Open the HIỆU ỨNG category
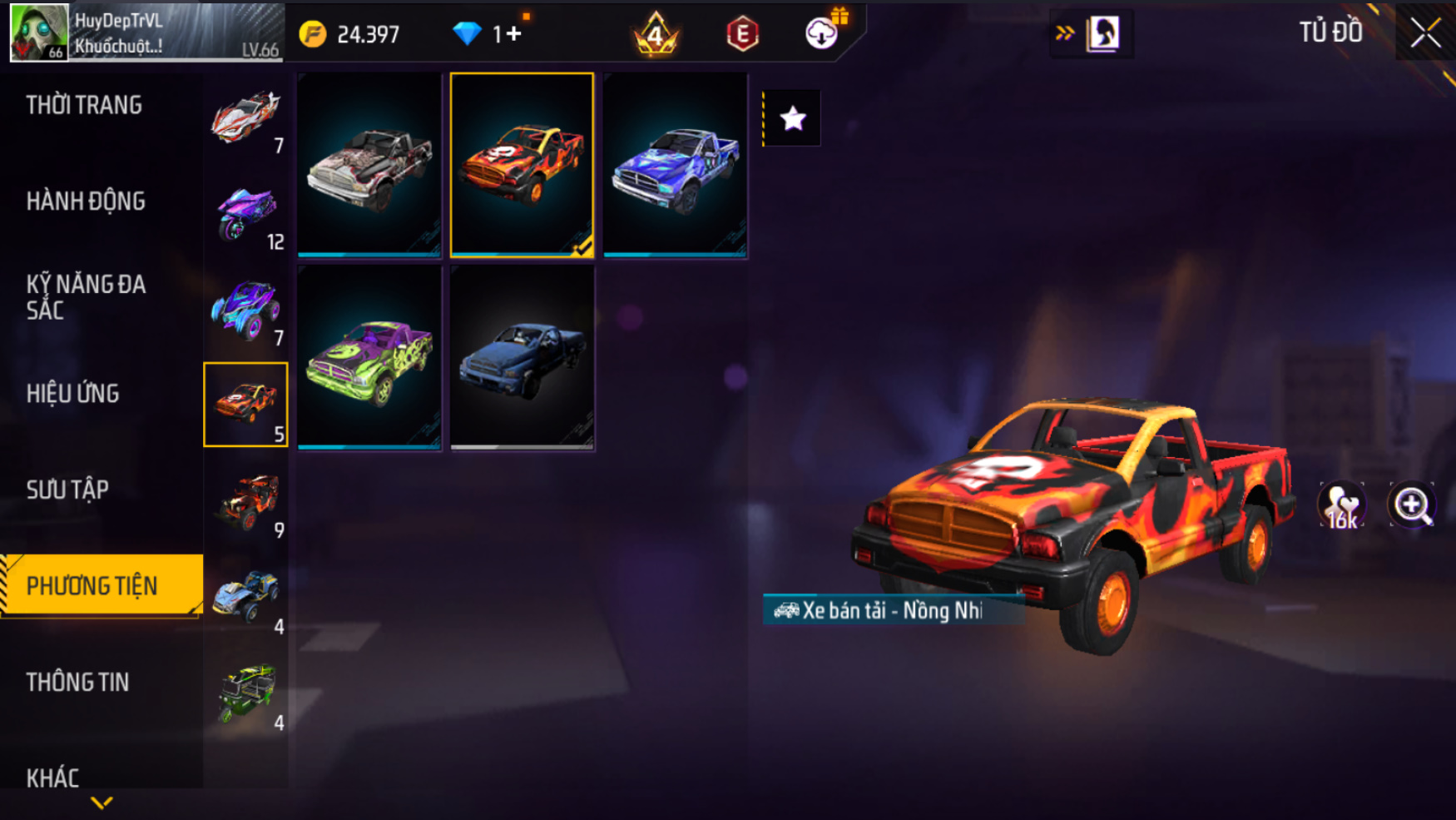Image resolution: width=1456 pixels, height=820 pixels. (x=73, y=394)
